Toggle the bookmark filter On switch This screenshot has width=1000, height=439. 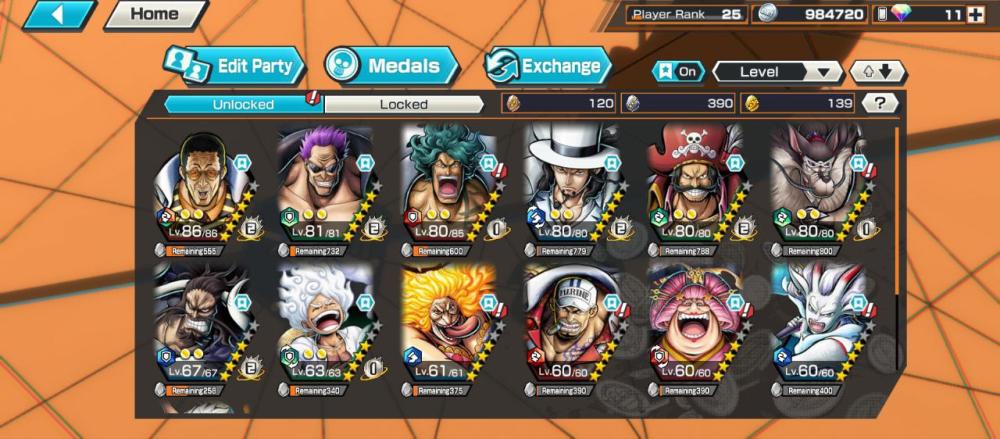[x=677, y=72]
